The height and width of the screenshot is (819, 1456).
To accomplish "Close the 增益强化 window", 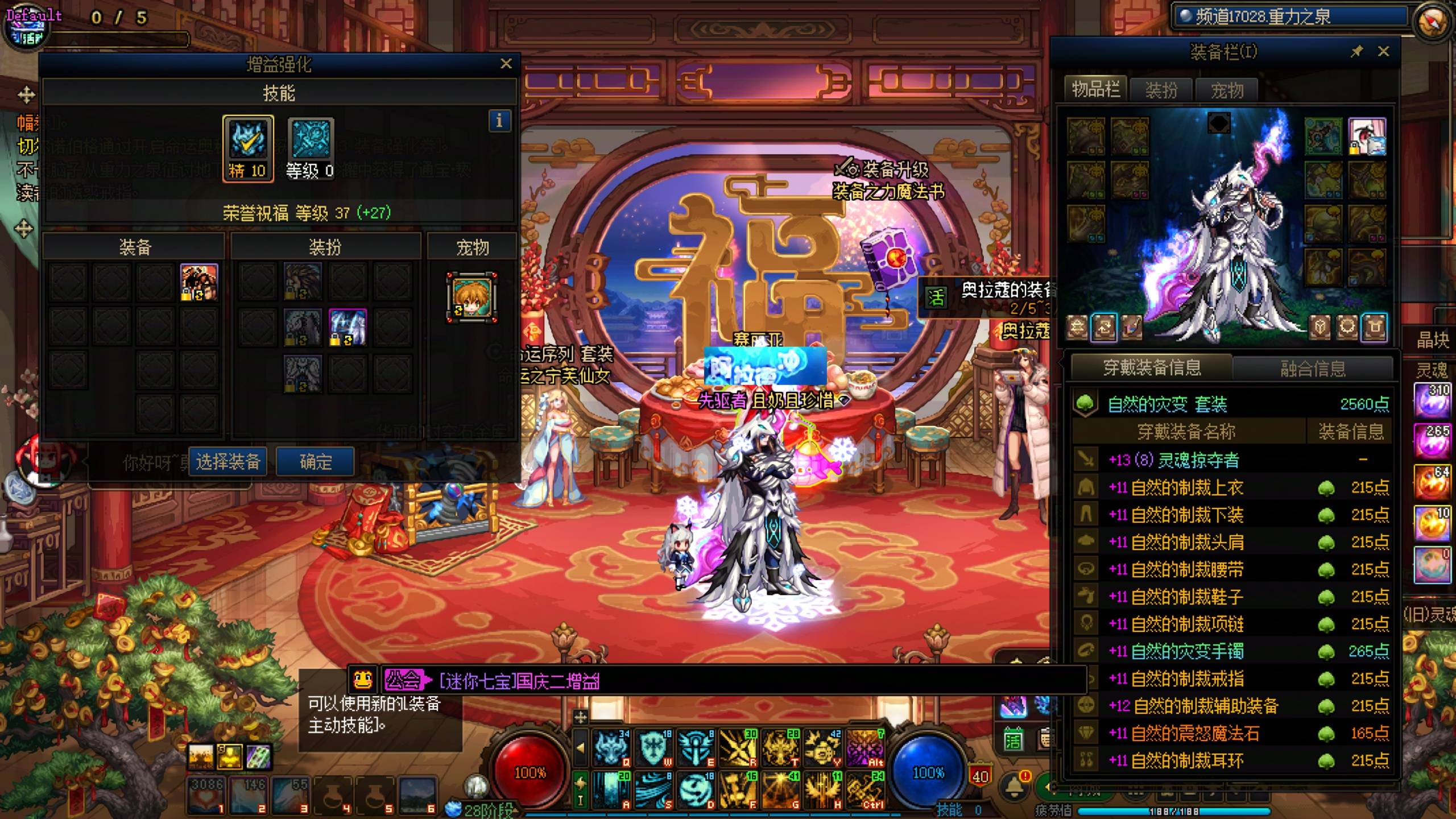I will coord(506,64).
